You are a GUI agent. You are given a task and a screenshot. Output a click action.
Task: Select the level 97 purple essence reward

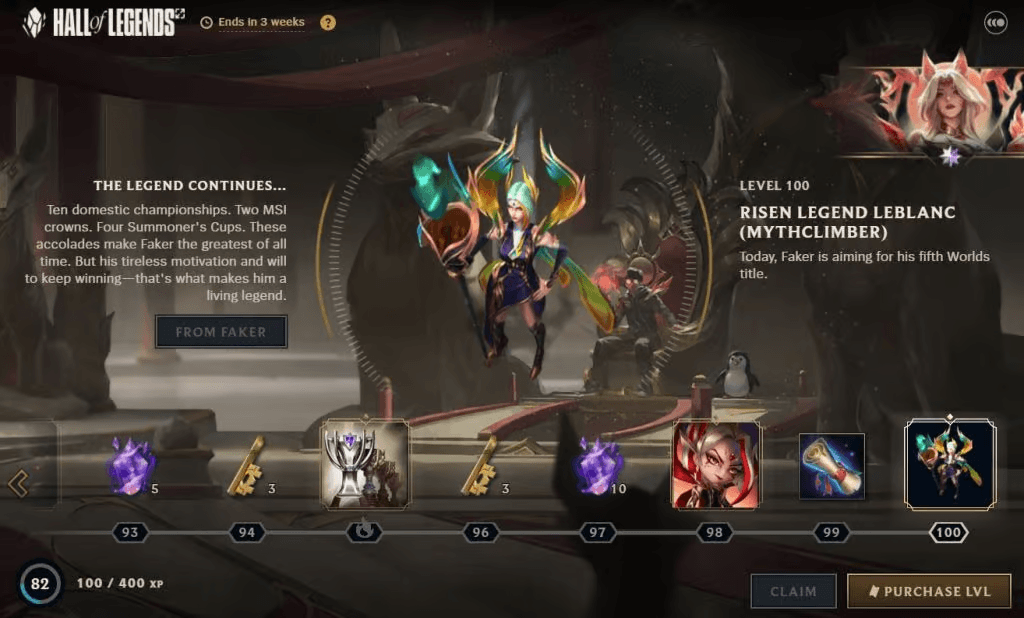pyautogui.click(x=598, y=467)
